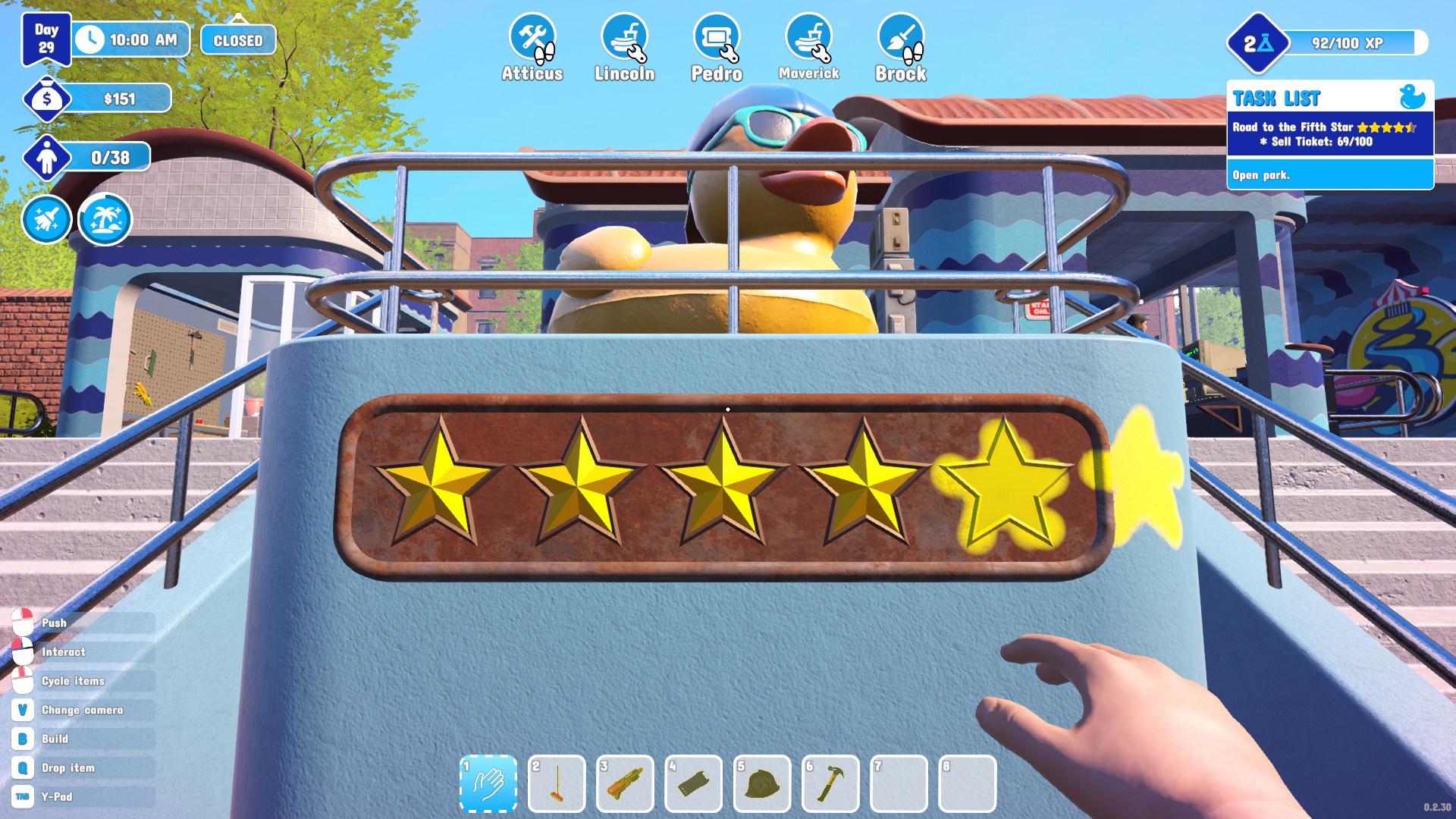This screenshot has height=819, width=1456.
Task: Choose Pedro's staff icon
Action: 717,38
